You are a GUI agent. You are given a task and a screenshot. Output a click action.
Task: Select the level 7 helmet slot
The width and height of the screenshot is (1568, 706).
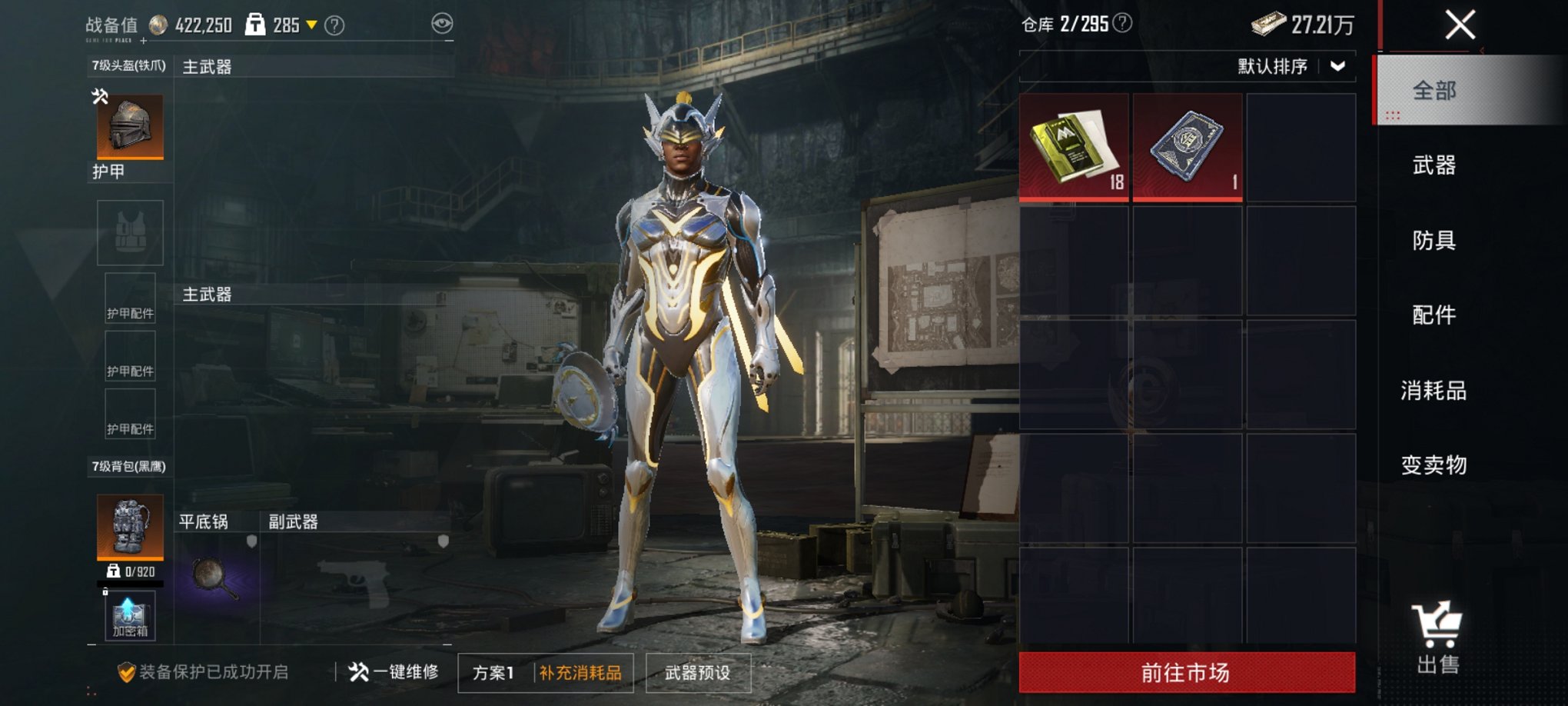click(x=130, y=127)
